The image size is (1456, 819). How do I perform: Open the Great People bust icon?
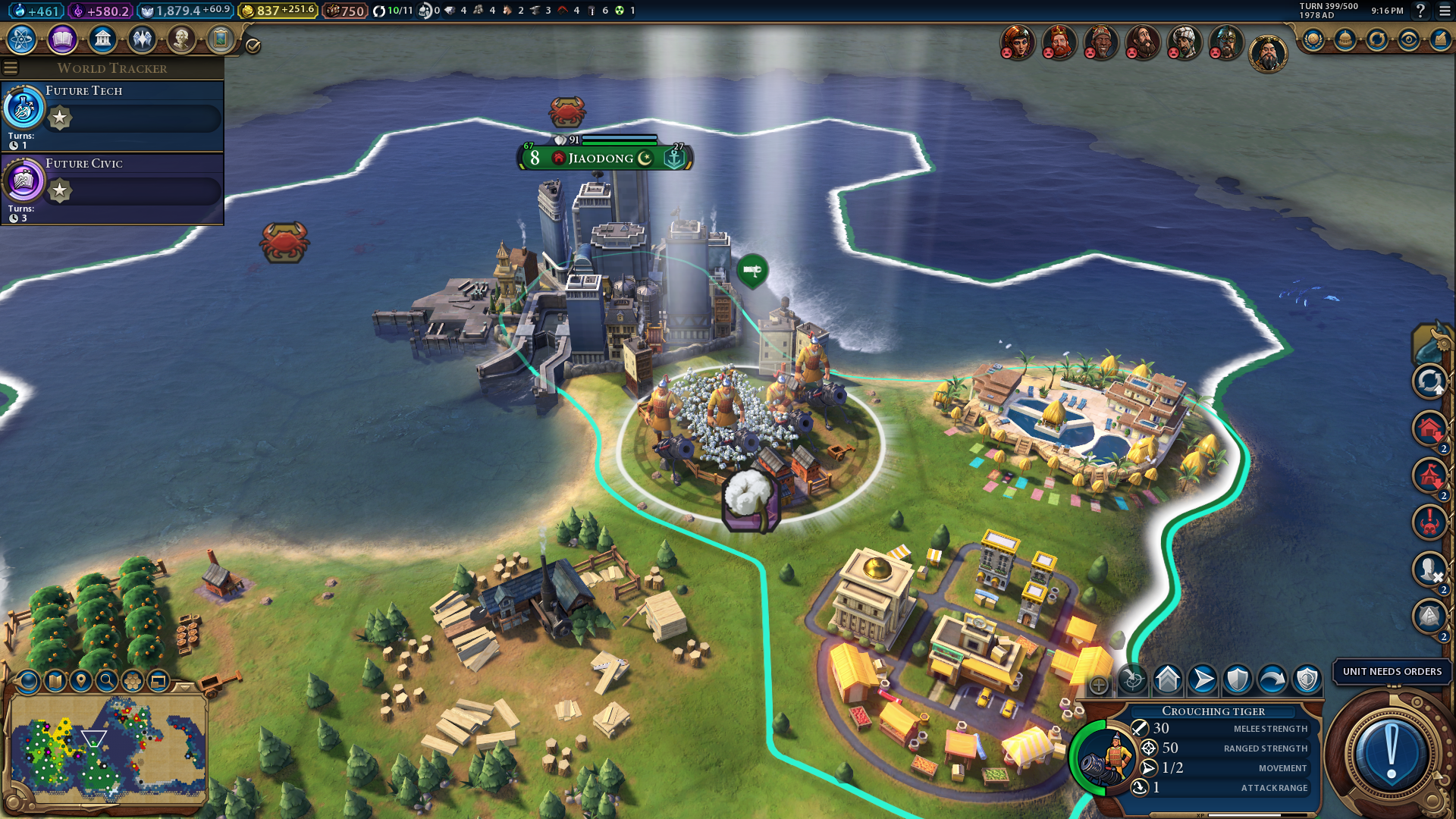(181, 39)
